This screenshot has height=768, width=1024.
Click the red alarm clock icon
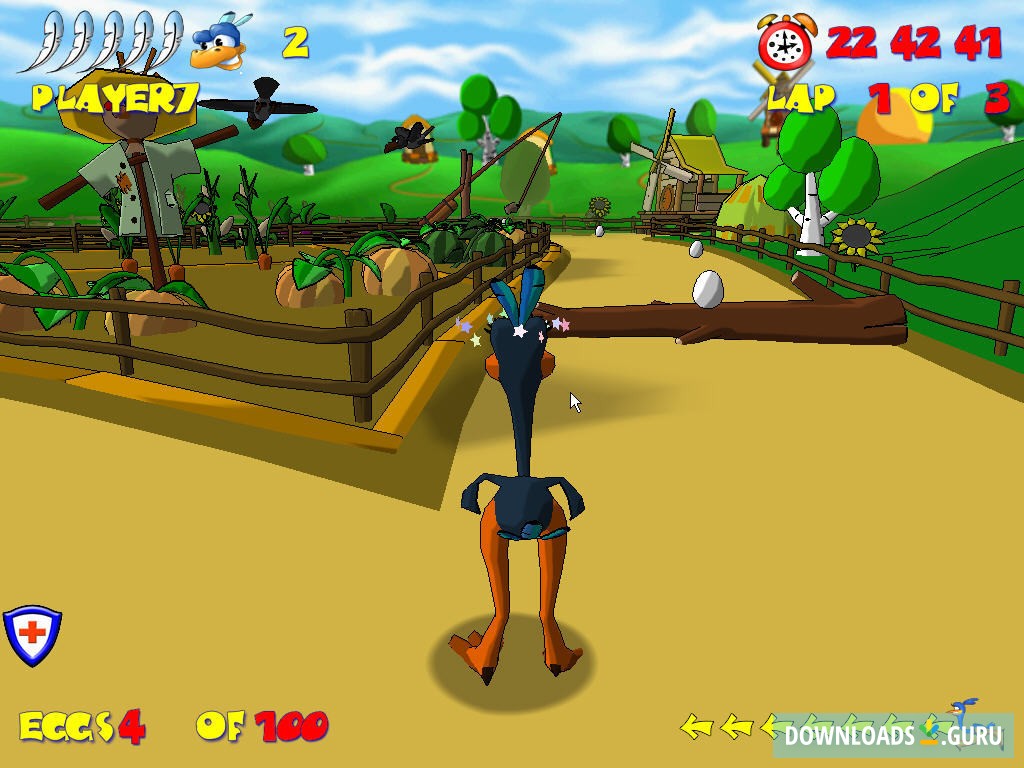coord(787,43)
